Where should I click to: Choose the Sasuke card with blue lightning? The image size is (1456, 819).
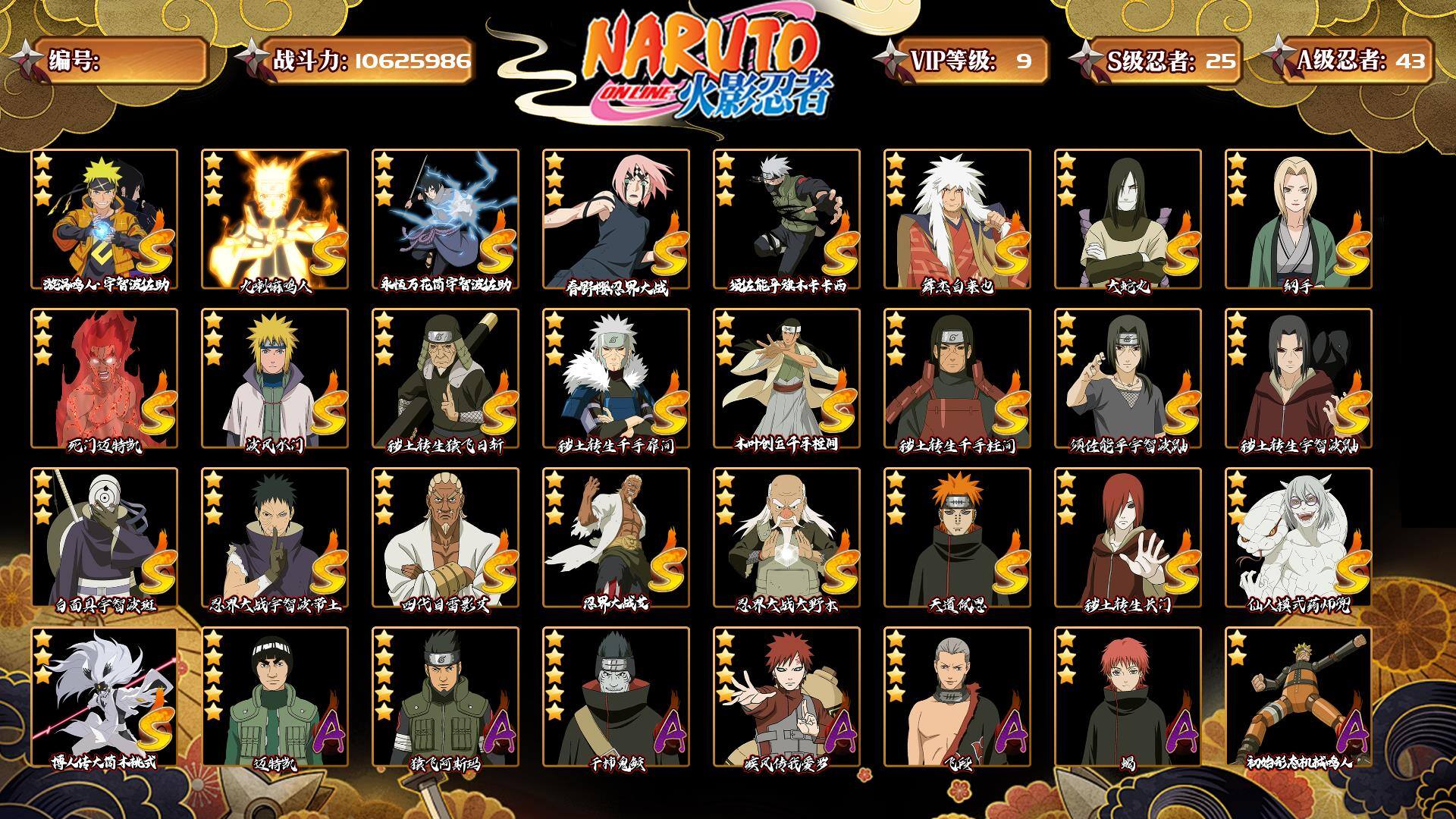(445, 219)
